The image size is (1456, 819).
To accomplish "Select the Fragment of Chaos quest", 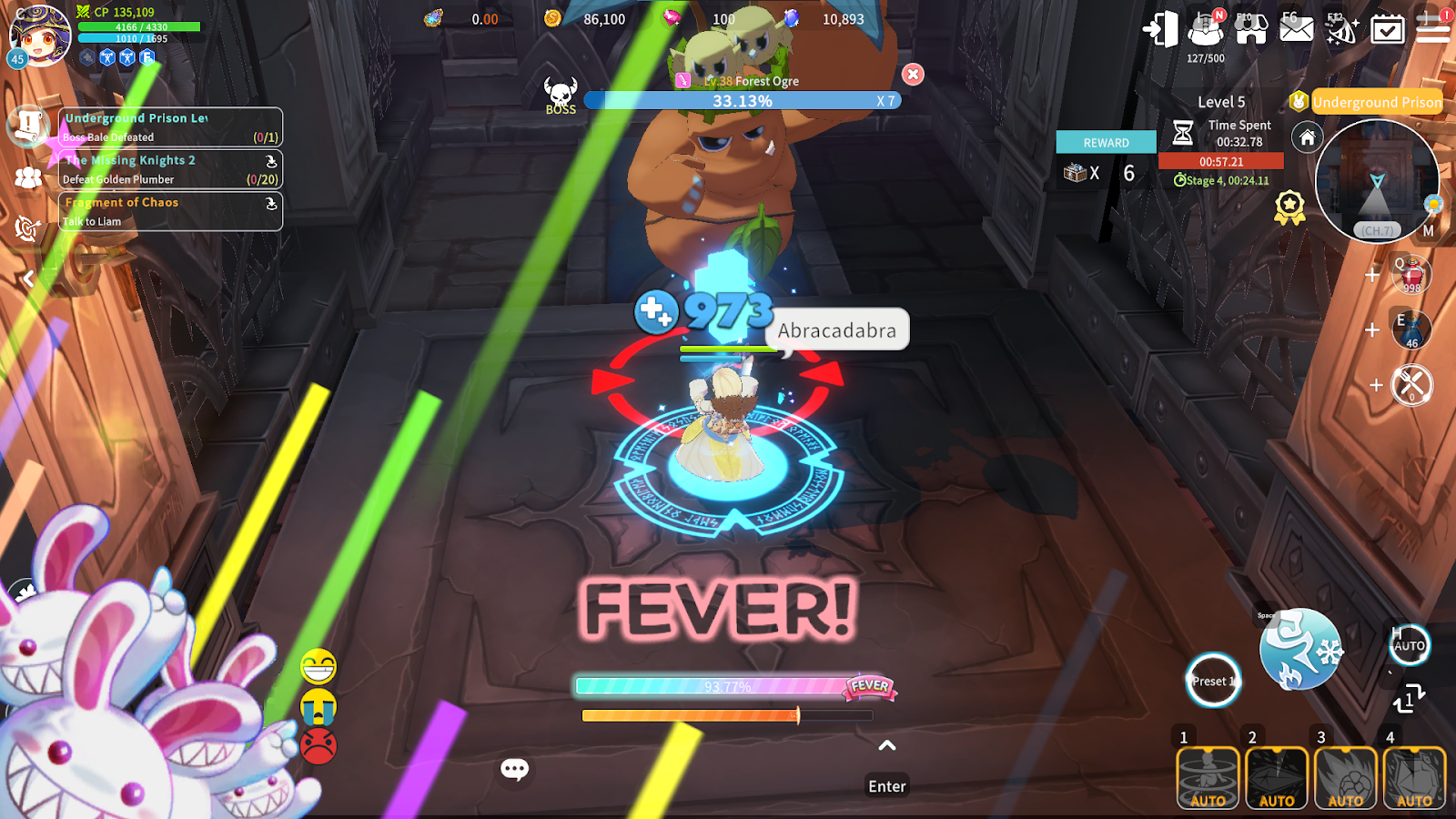I will (x=170, y=211).
